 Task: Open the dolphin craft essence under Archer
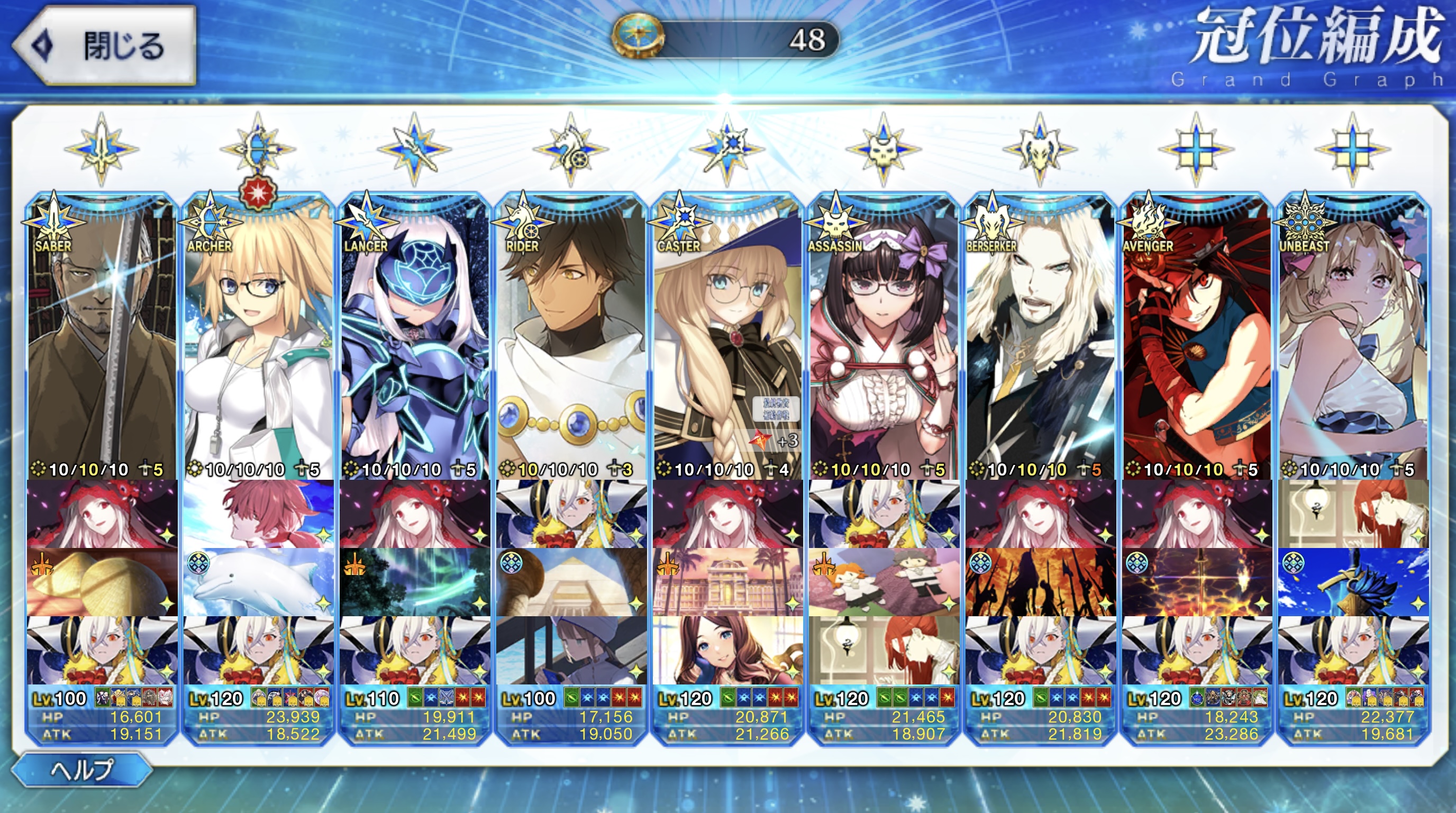tap(258, 582)
